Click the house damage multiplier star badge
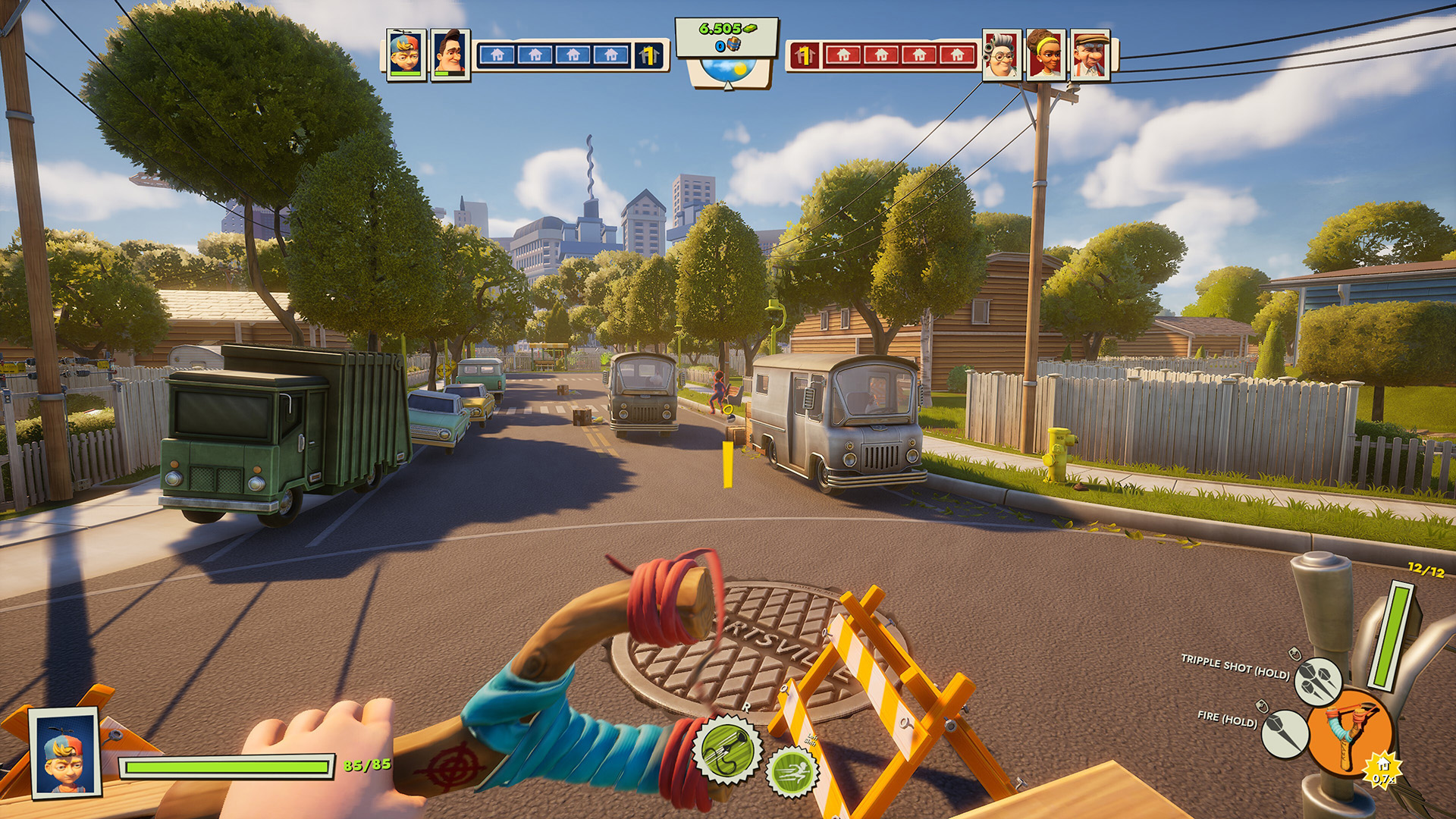This screenshot has height=819, width=1456. coord(1383,770)
